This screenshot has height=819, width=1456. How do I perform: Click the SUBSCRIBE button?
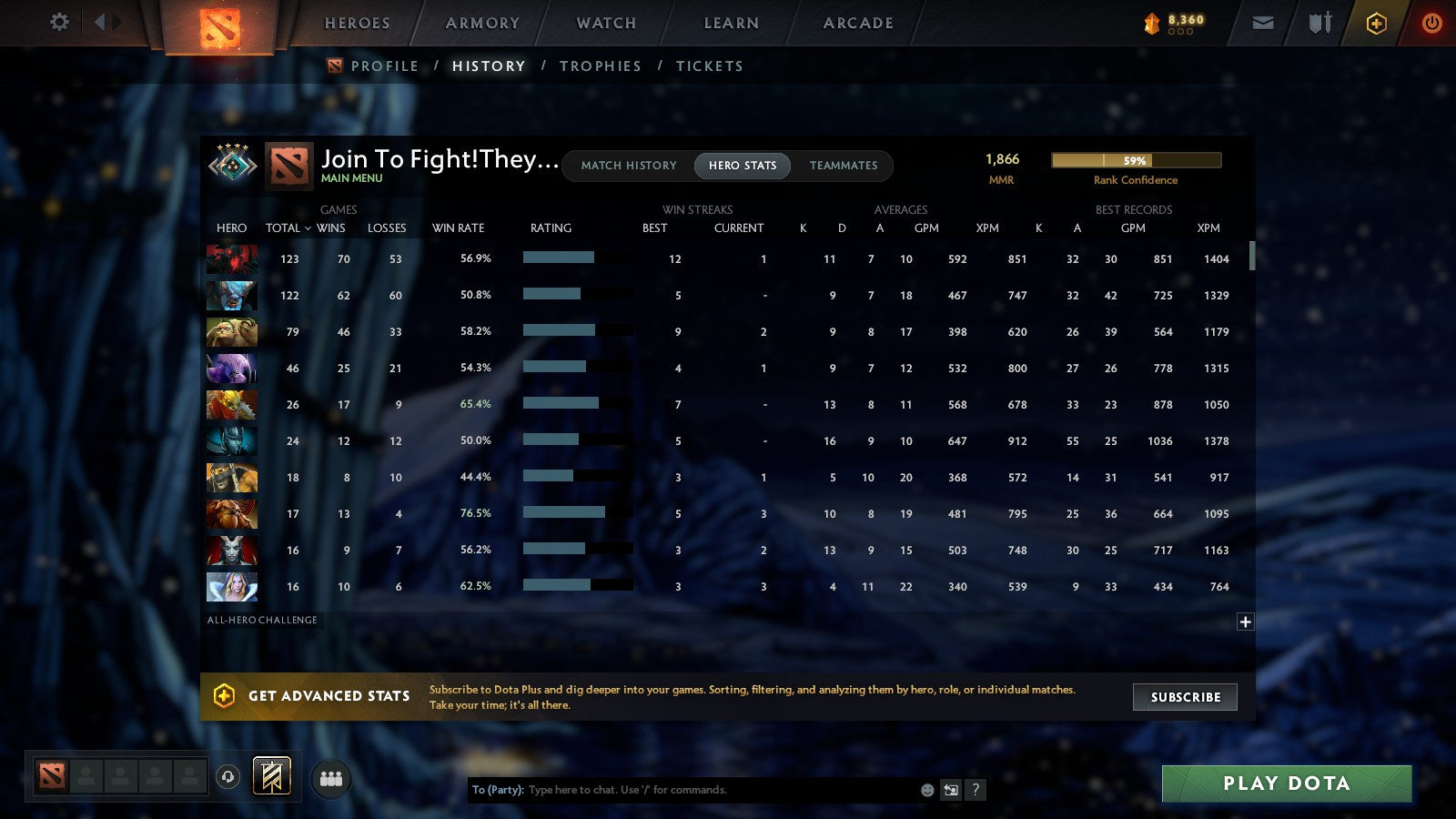(x=1185, y=697)
